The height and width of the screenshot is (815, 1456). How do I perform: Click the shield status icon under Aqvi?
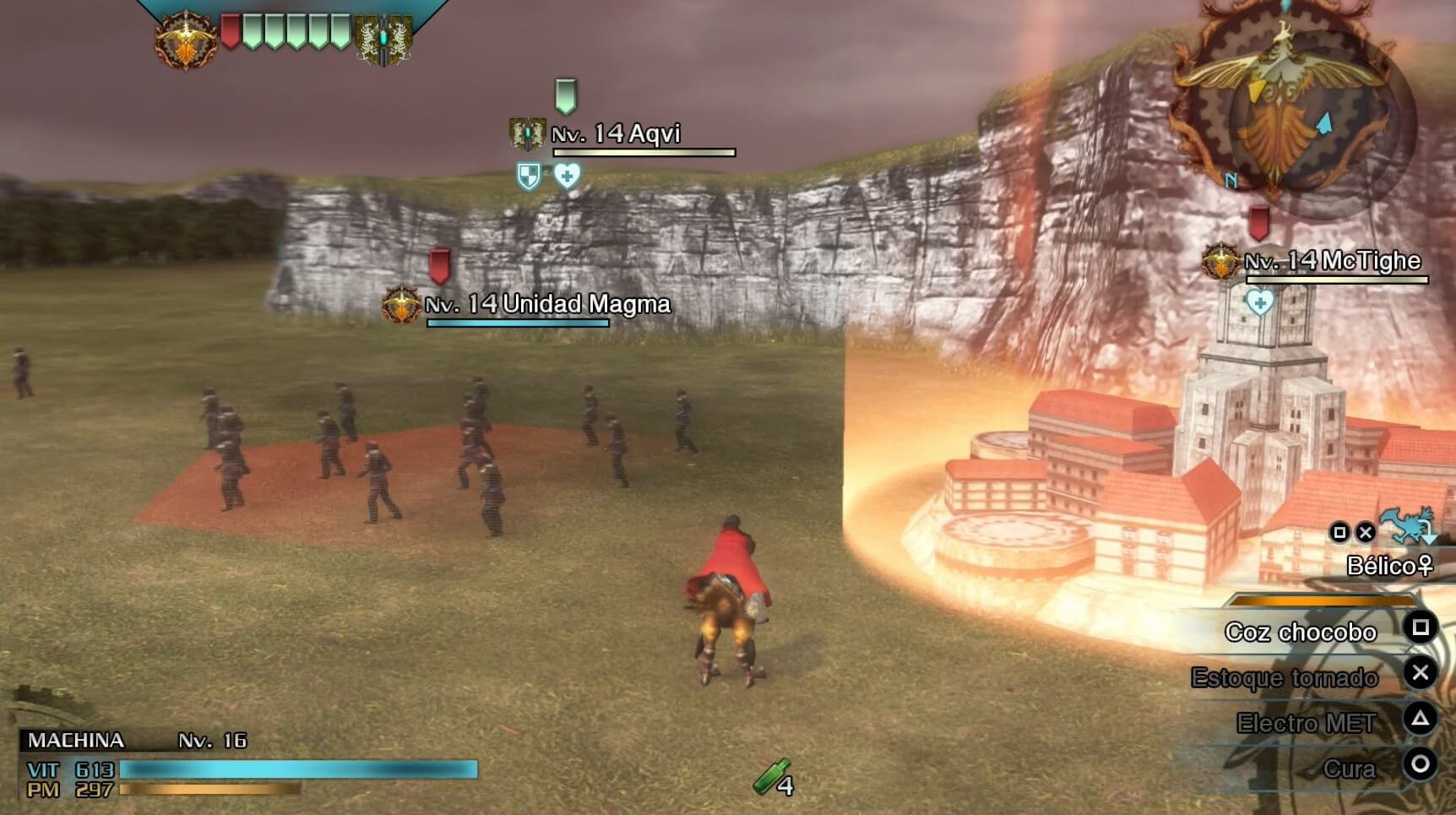coord(527,177)
